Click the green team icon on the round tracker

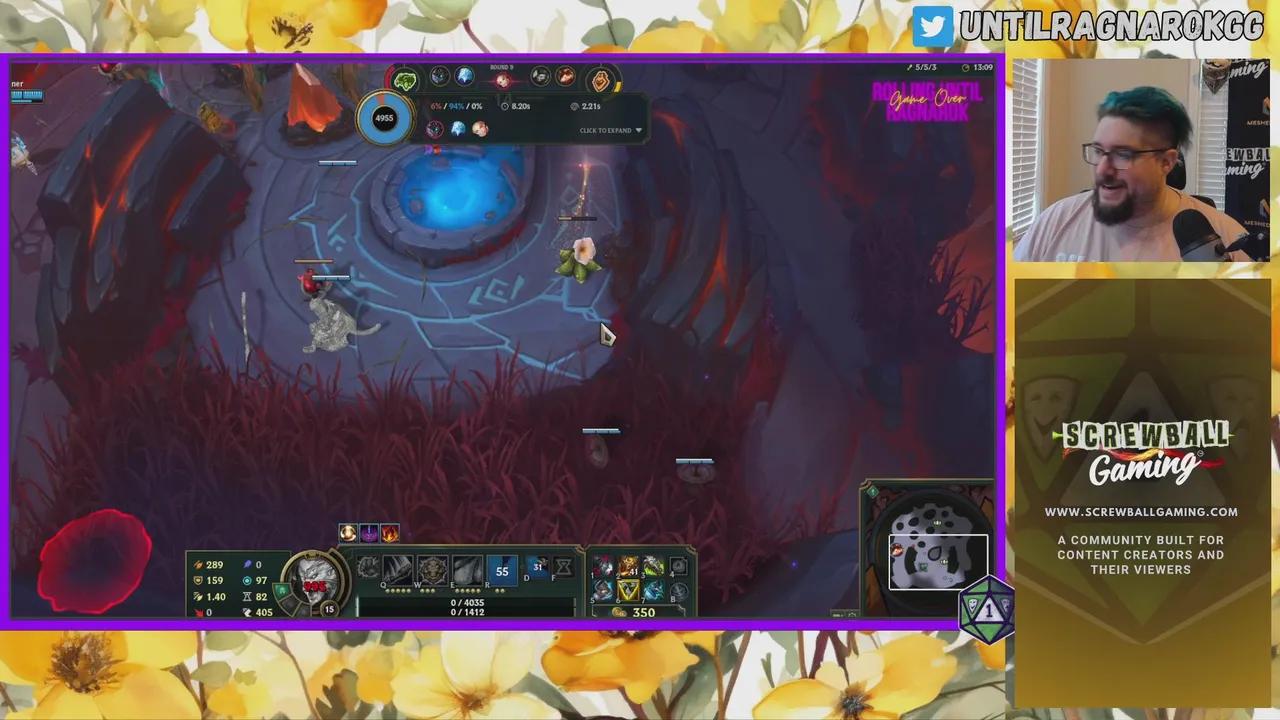404,79
